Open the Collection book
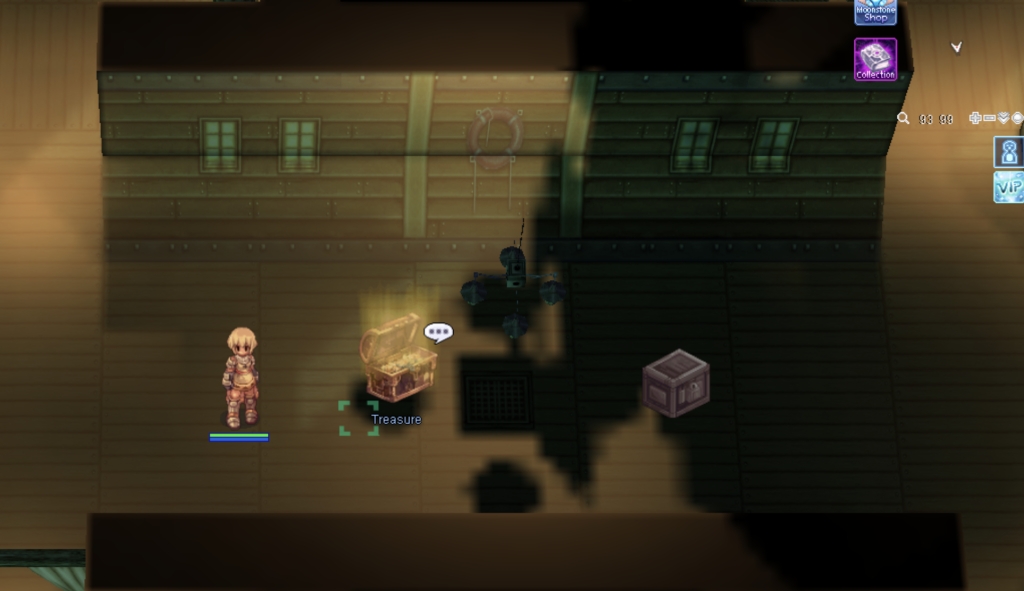 (x=875, y=58)
